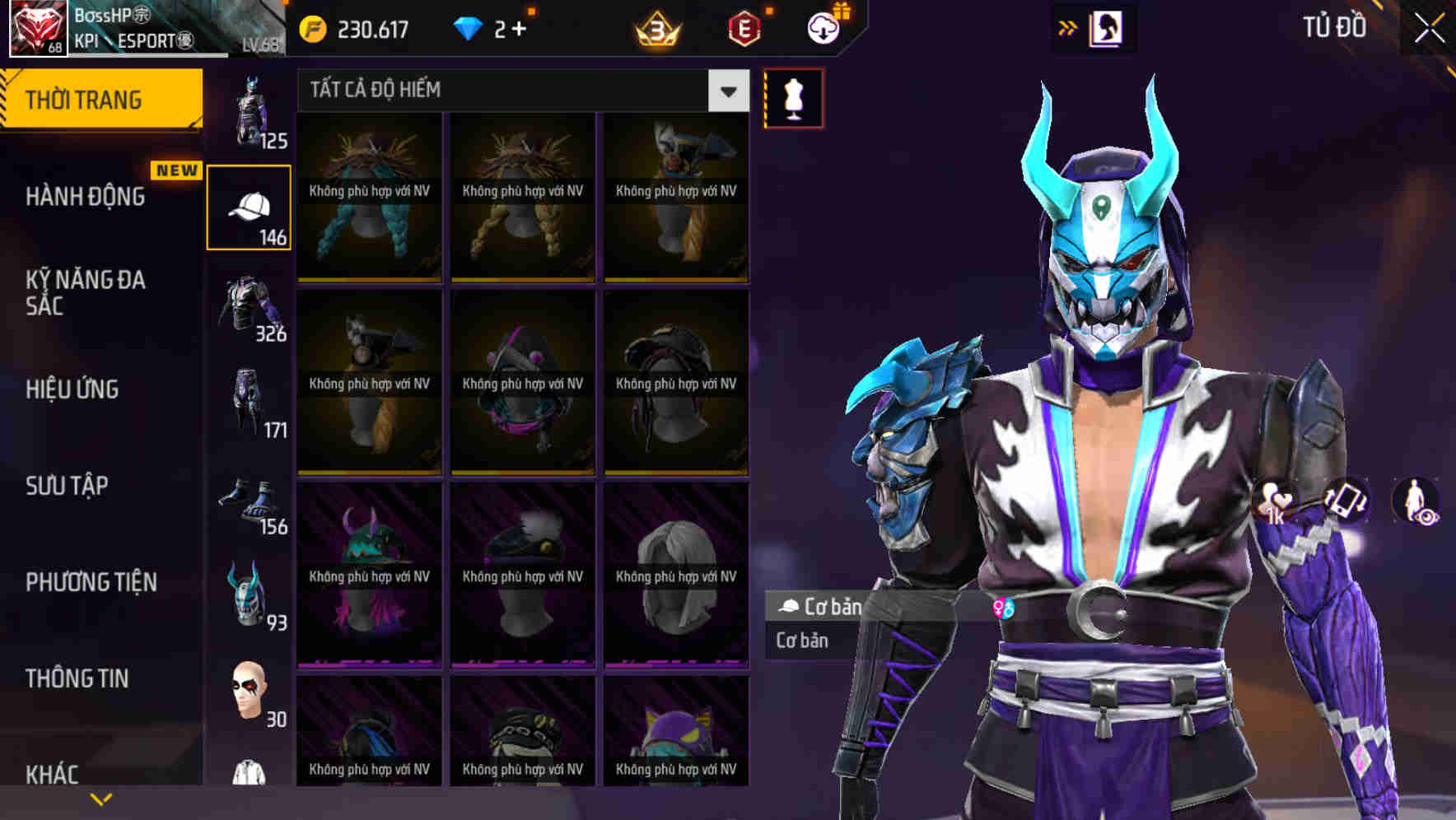This screenshot has width=1456, height=820.
Task: Select the face paint category icon
Action: coord(251,692)
